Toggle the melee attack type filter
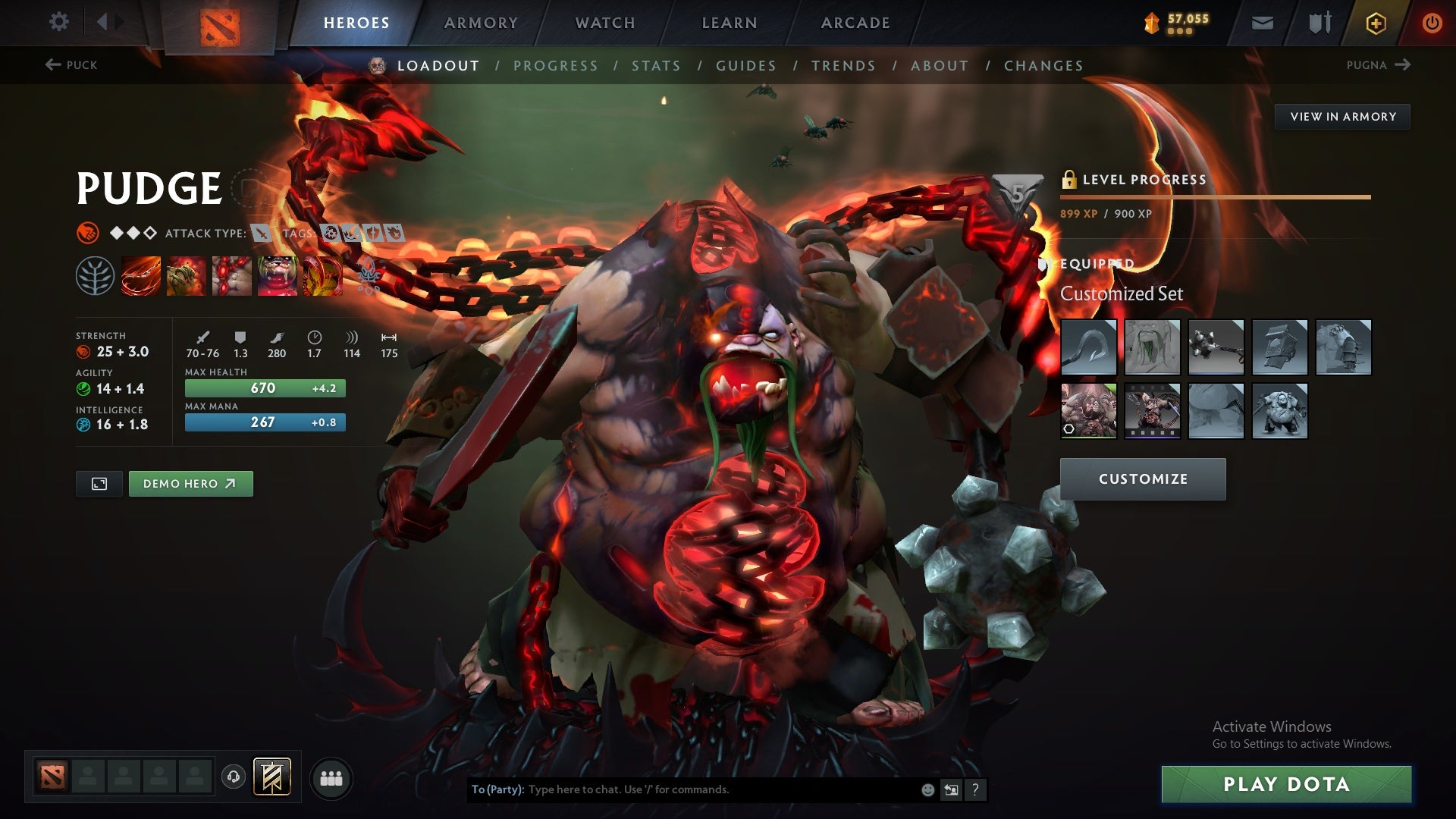Screen dimensions: 1456x819 (262, 234)
